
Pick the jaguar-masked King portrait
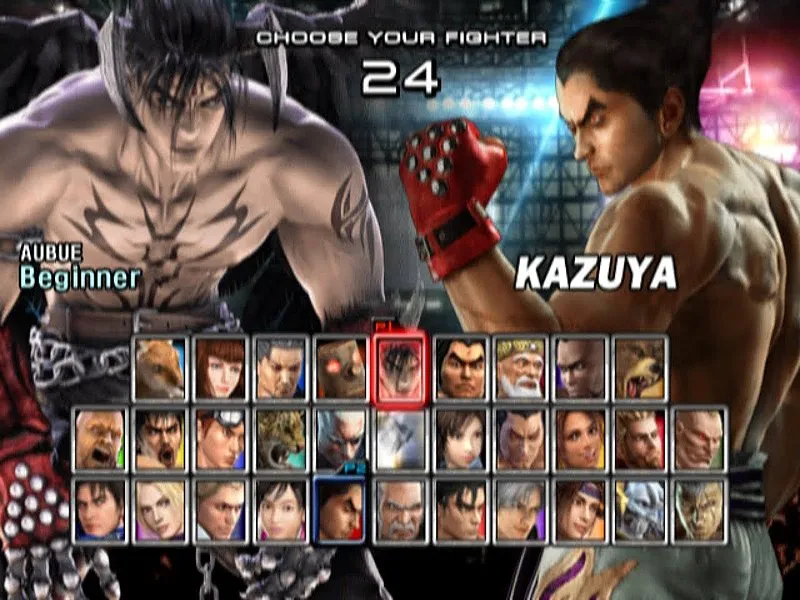(x=281, y=439)
